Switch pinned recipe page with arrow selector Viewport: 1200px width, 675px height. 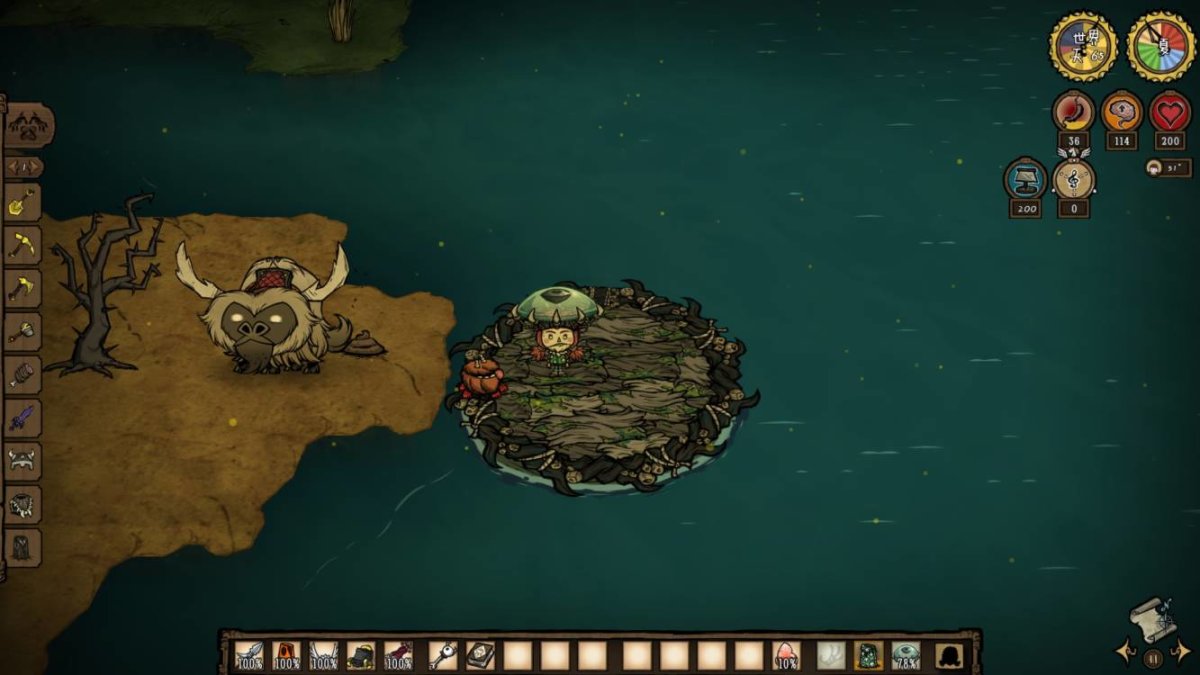click(x=23, y=167)
